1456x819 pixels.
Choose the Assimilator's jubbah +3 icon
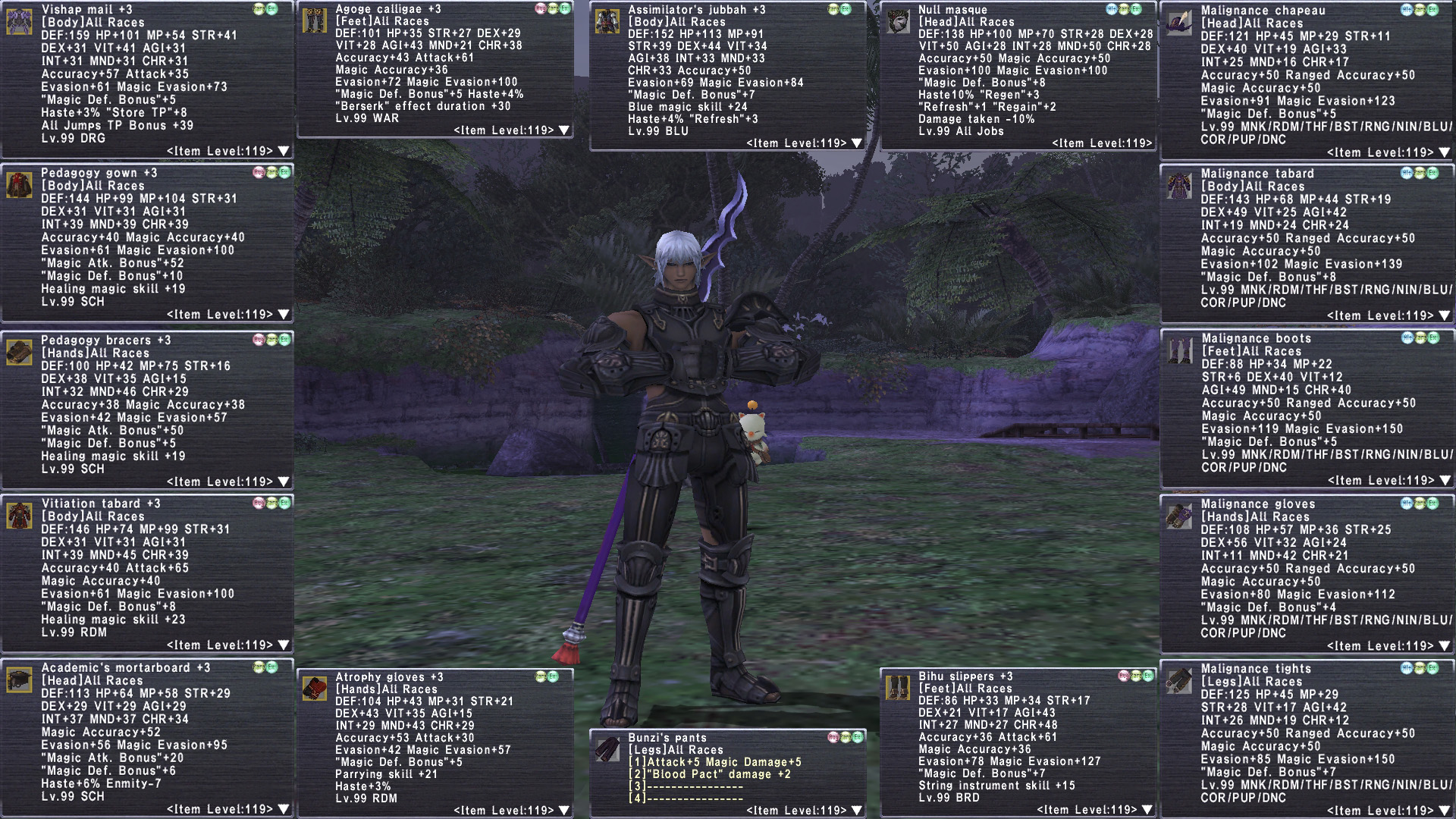[607, 21]
